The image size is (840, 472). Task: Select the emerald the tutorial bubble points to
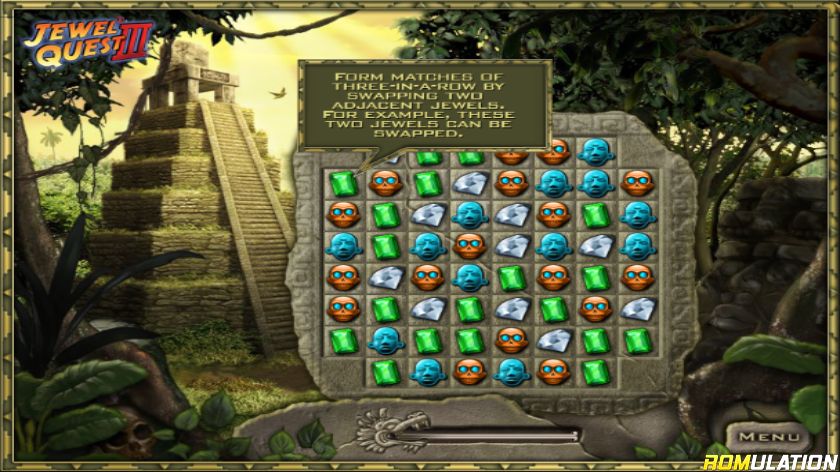tap(343, 184)
